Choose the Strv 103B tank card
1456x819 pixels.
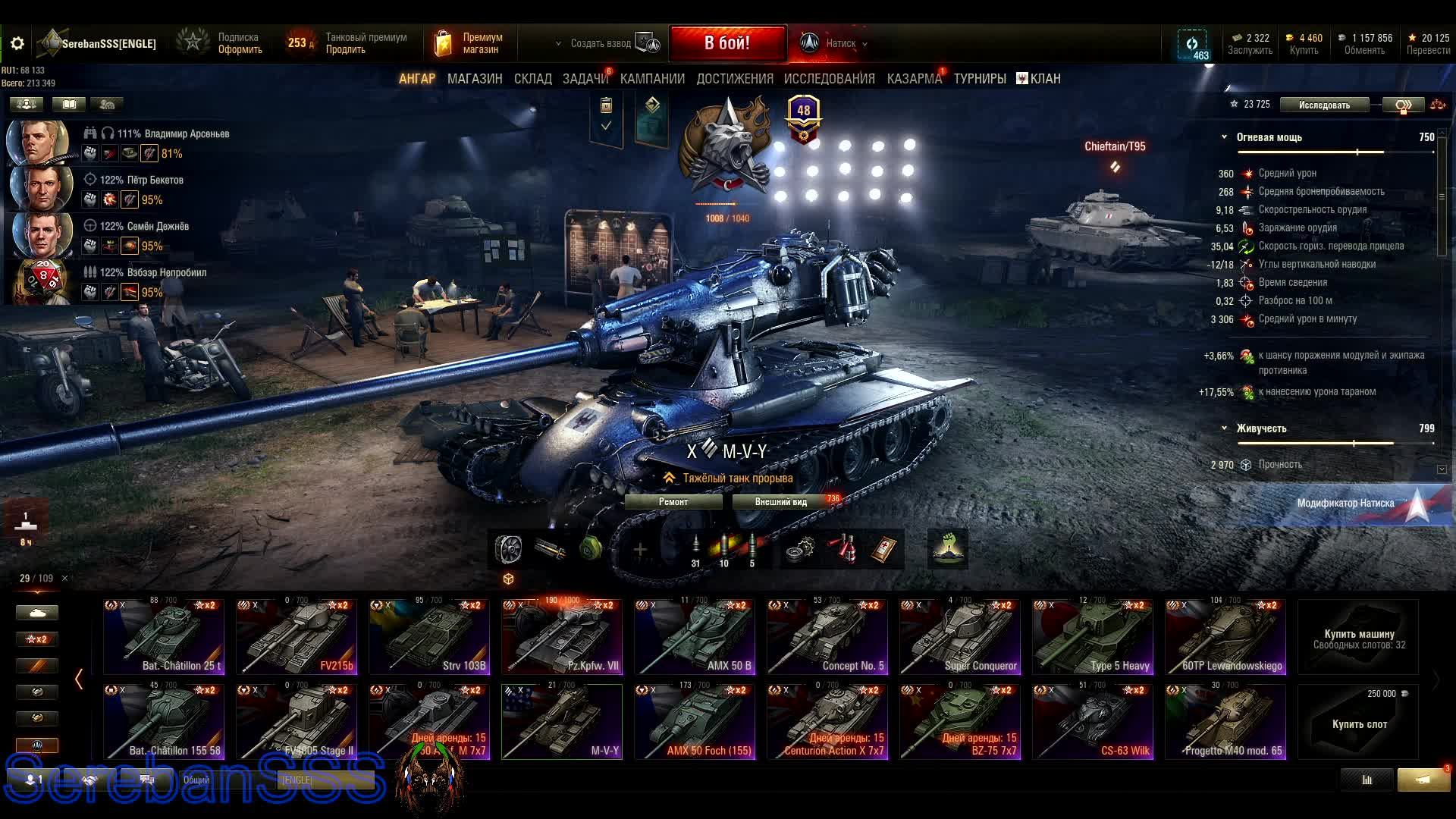pyautogui.click(x=429, y=637)
